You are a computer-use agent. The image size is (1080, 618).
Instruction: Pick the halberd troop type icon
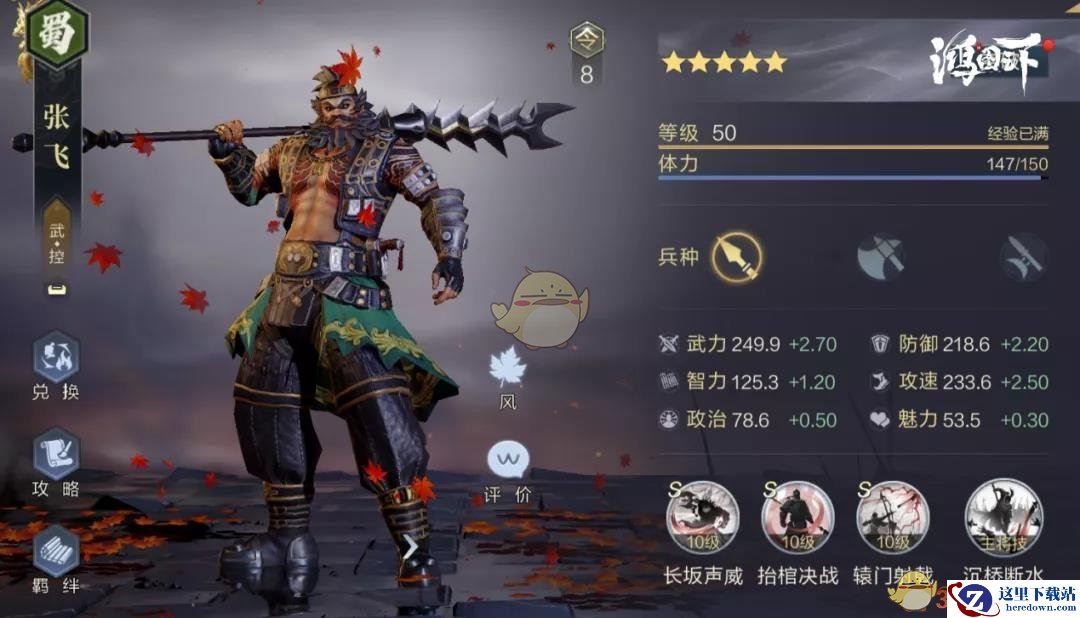click(x=1024, y=257)
